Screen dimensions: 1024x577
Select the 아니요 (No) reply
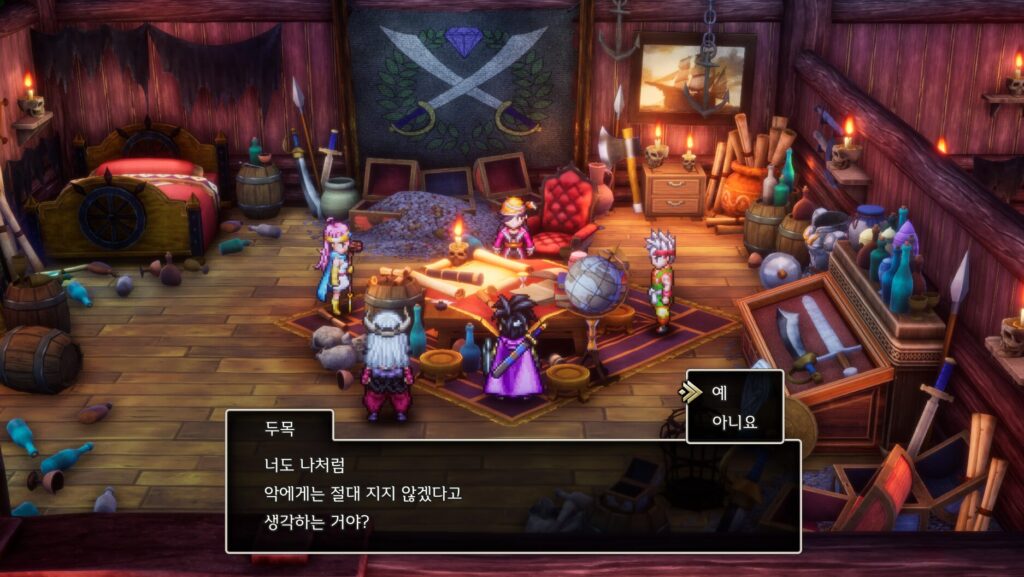pos(733,422)
